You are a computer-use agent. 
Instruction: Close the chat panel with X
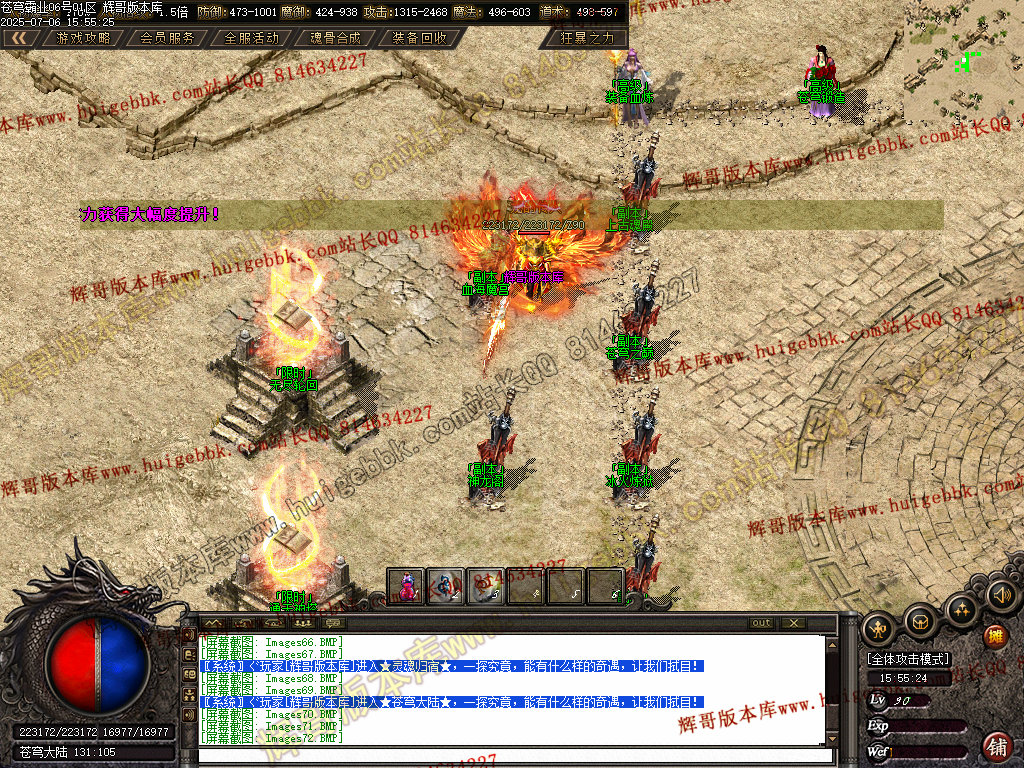point(793,623)
